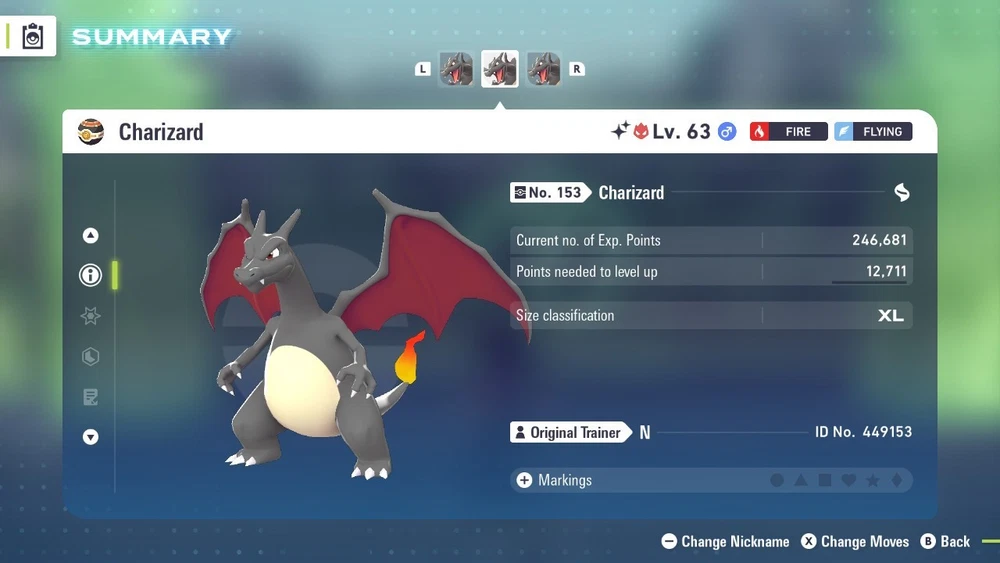
Task: Toggle the star marking
Action: [x=873, y=481]
